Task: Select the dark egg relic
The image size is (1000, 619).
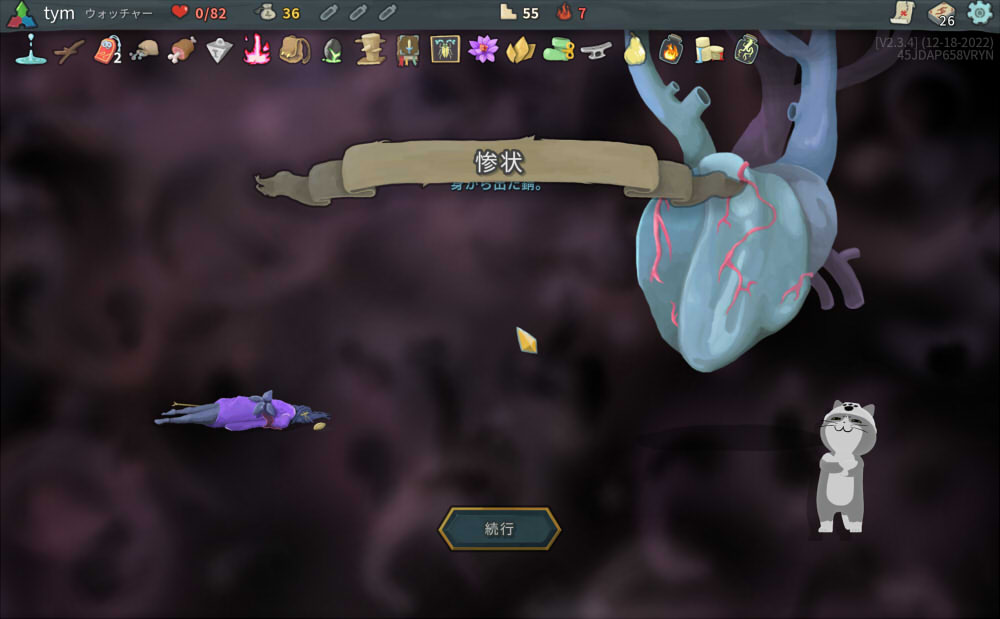Action: [x=332, y=50]
